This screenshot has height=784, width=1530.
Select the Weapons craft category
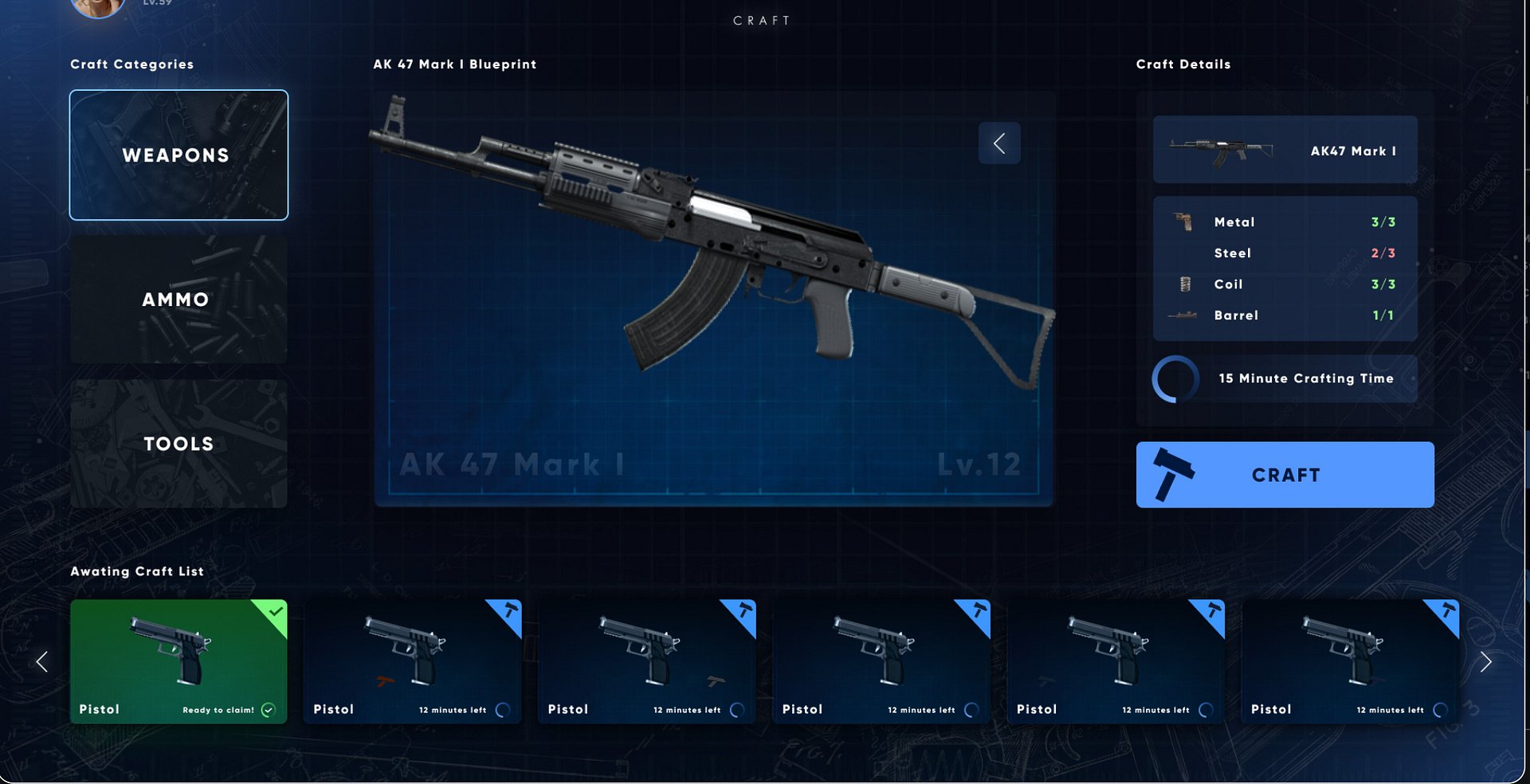178,155
